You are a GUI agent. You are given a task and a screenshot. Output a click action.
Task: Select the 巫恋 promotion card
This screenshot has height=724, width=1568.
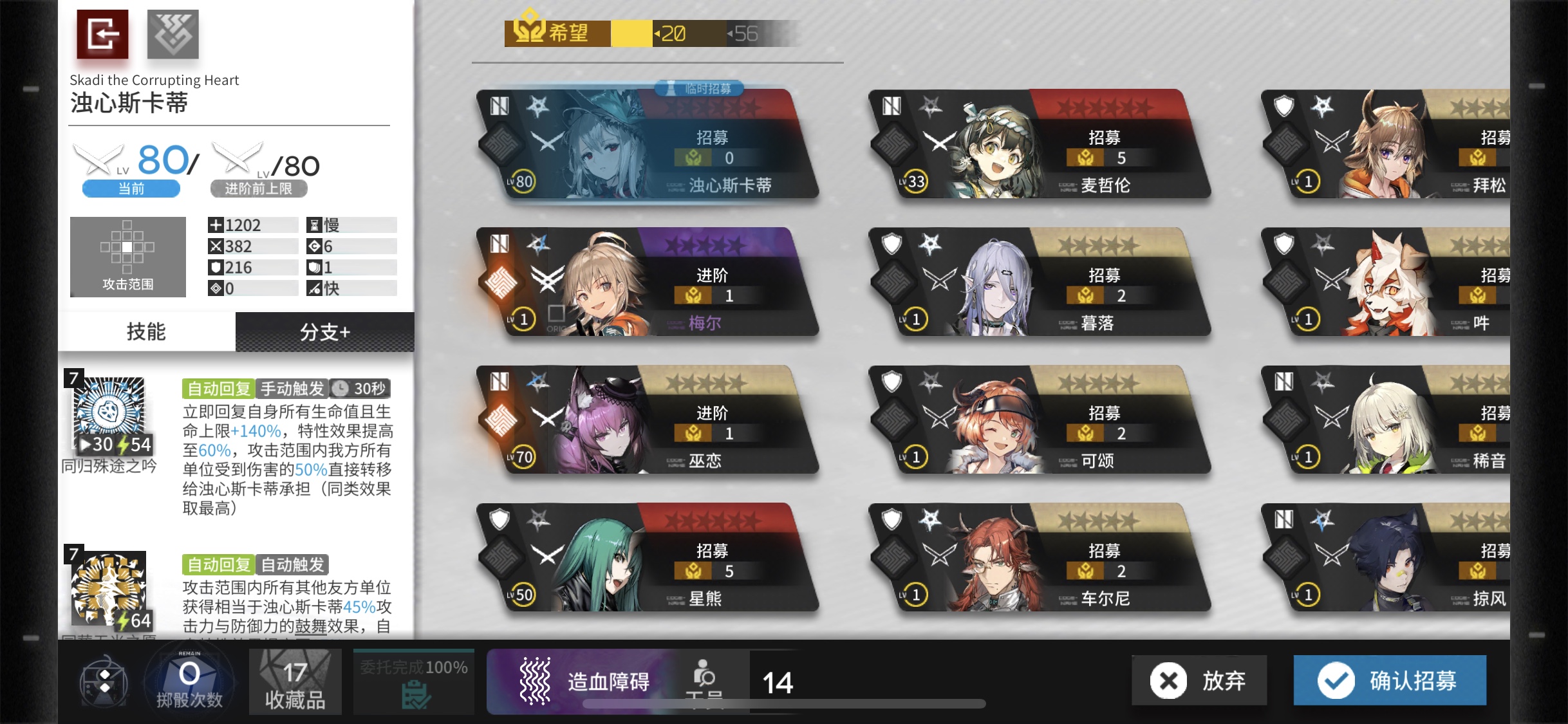point(647,420)
